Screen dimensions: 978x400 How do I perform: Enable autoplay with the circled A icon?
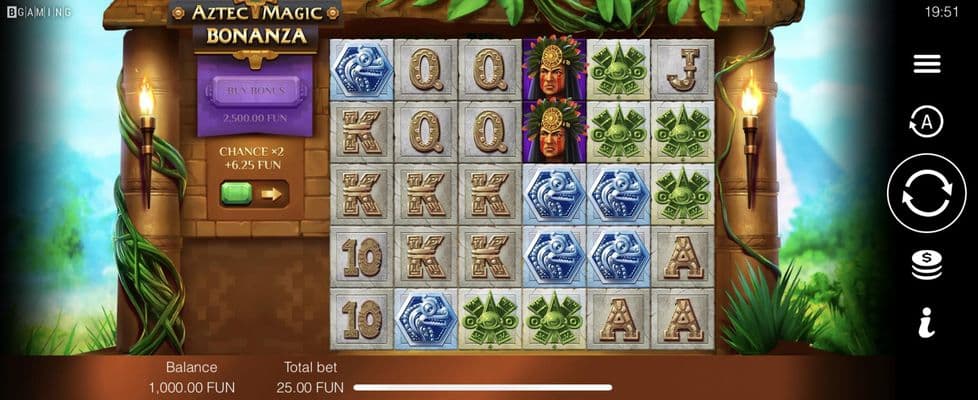click(926, 122)
